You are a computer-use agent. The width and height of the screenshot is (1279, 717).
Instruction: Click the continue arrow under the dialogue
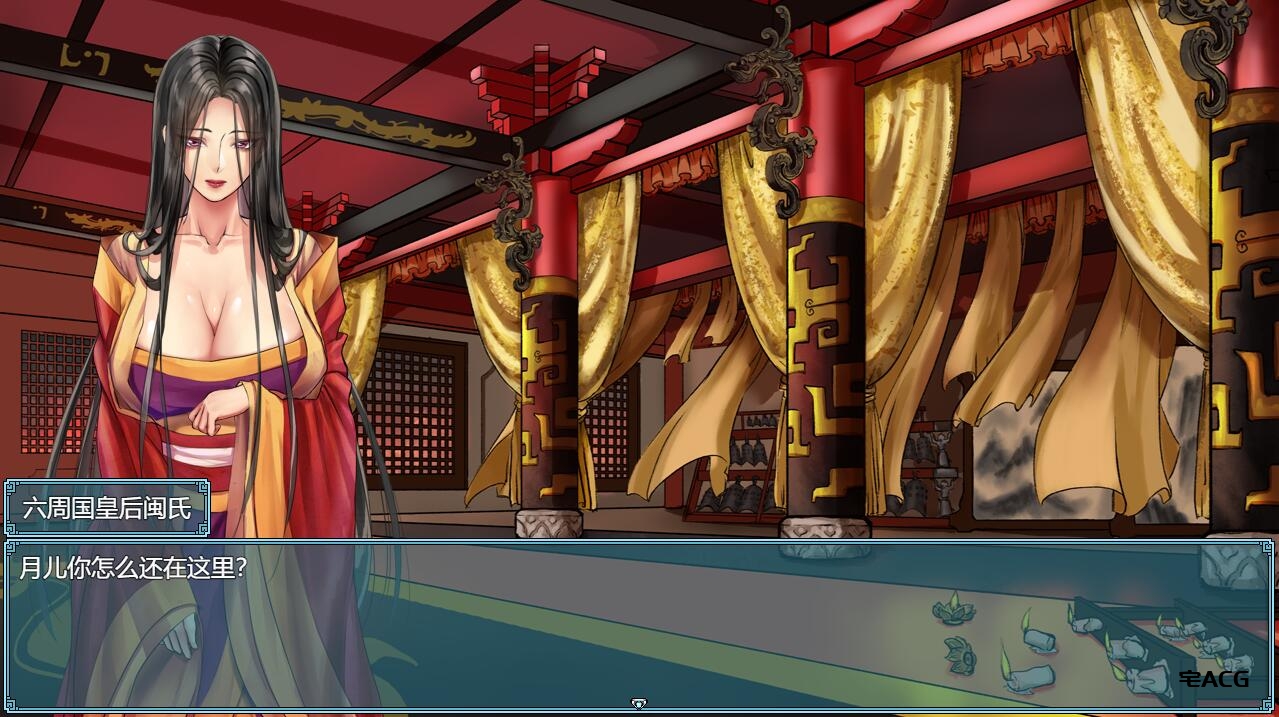pyautogui.click(x=639, y=704)
